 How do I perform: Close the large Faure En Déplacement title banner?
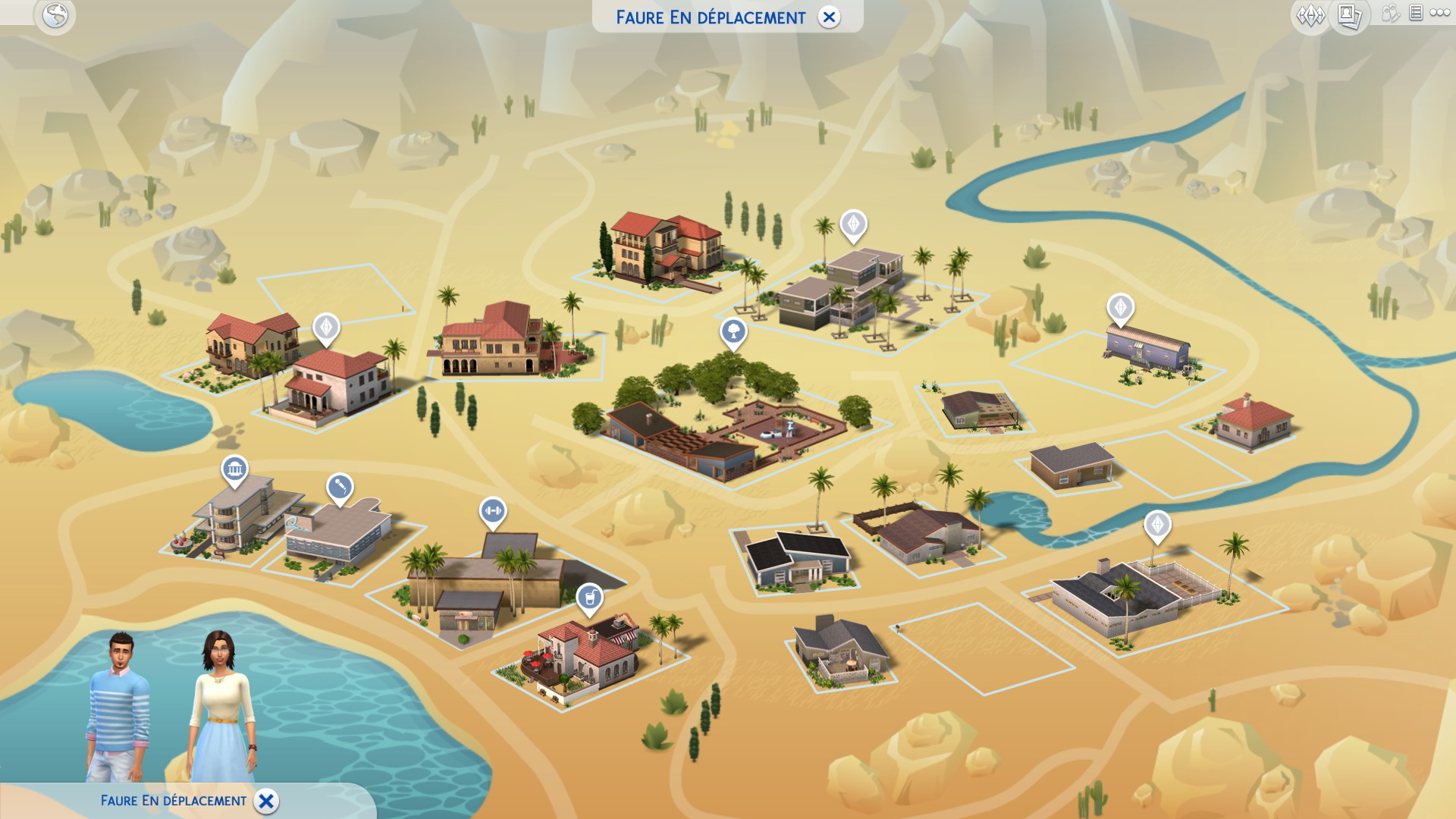coord(829,17)
